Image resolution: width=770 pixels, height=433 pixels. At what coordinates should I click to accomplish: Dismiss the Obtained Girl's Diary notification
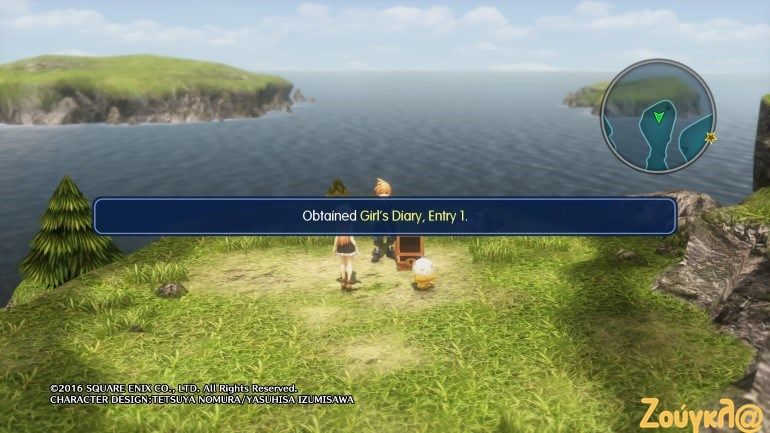(385, 216)
